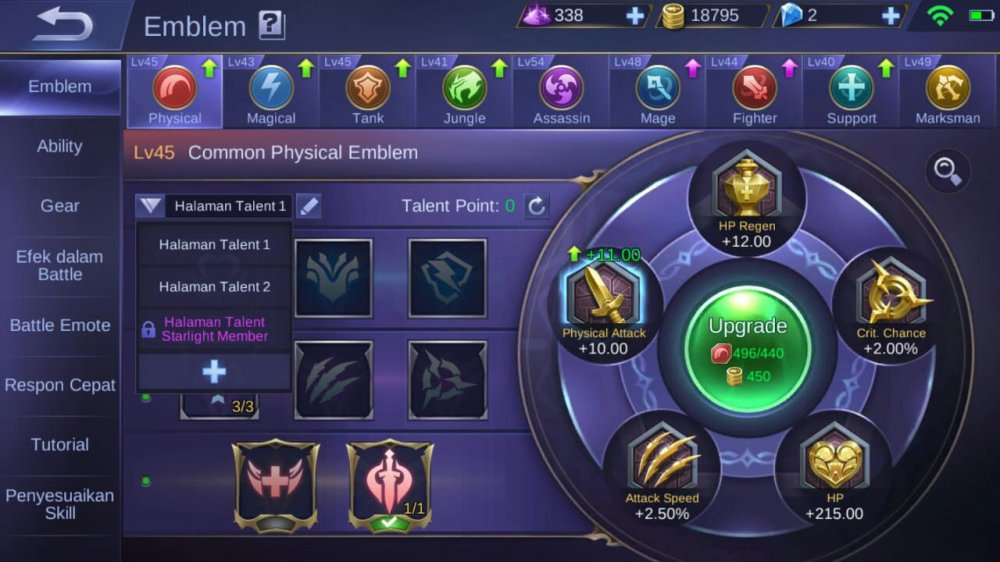Viewport: 1000px width, 562px height.
Task: Rename talent page with pencil icon
Action: [x=309, y=206]
